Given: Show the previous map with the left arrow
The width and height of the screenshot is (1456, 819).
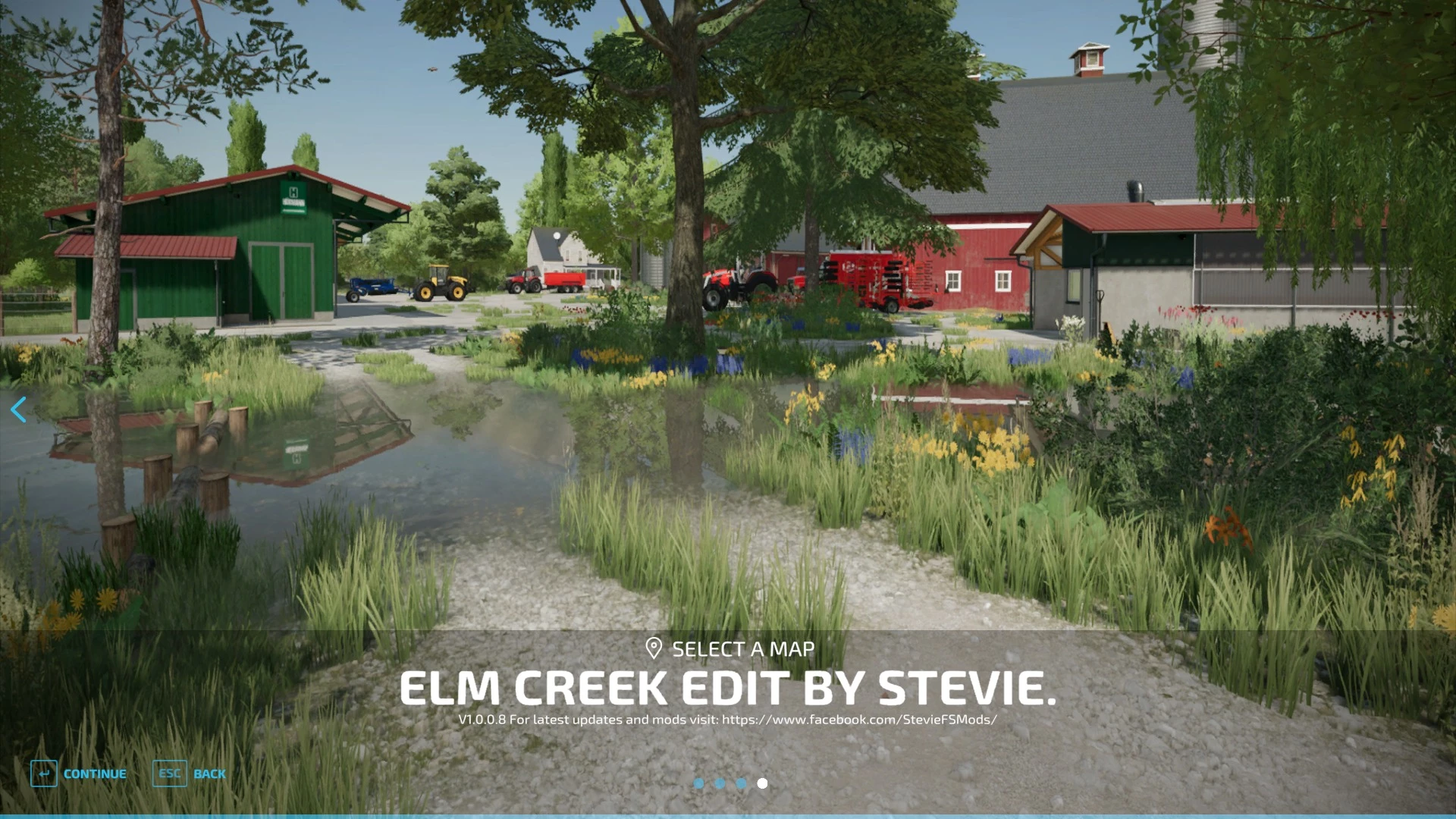Looking at the screenshot, I should pos(19,409).
